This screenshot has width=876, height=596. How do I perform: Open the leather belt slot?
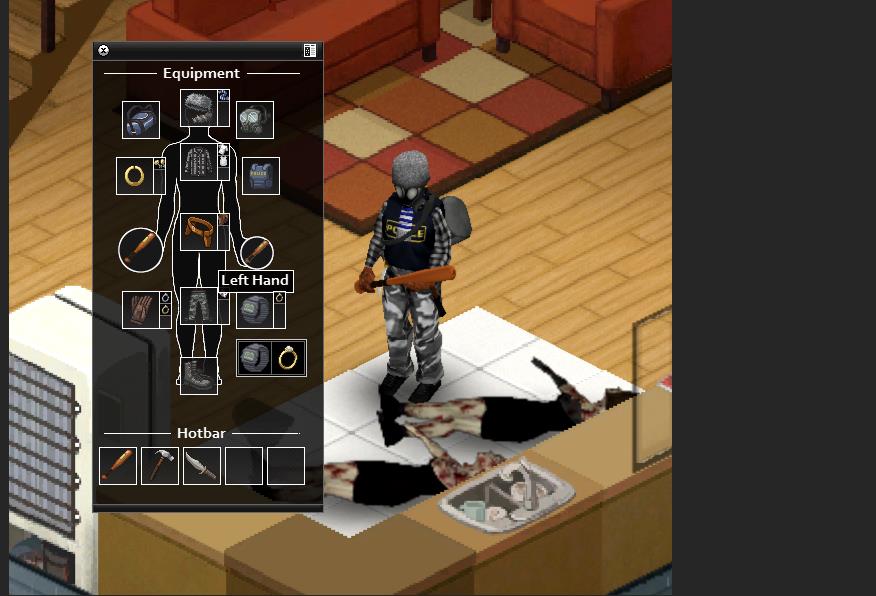[198, 231]
